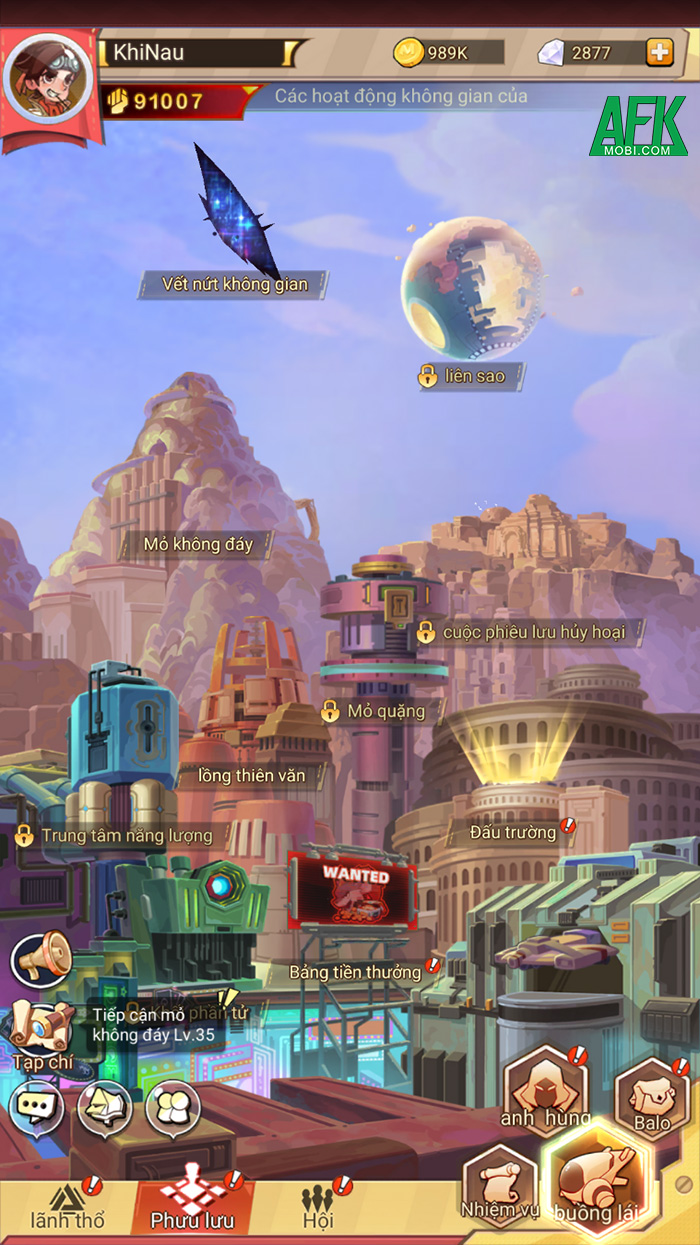The width and height of the screenshot is (700, 1245).
Task: Visit lồng thiên văn
Action: [251, 775]
